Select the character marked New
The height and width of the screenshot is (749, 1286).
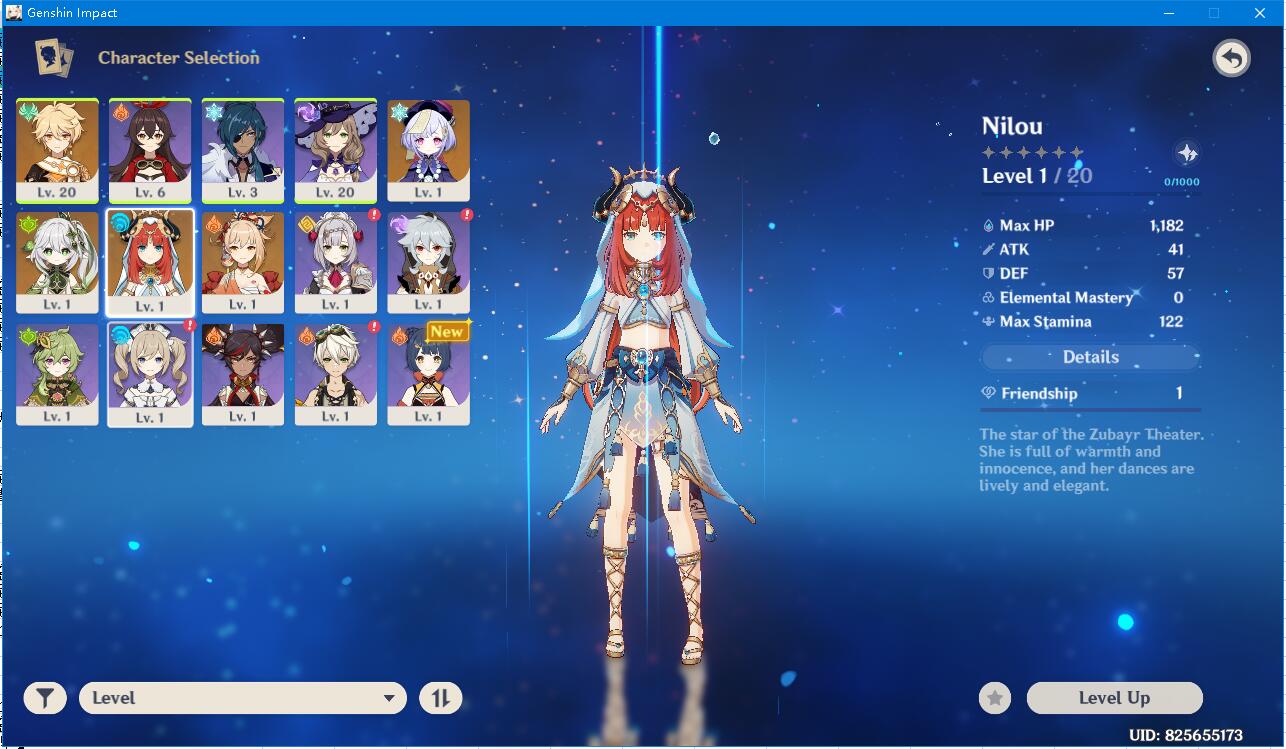pyautogui.click(x=428, y=373)
